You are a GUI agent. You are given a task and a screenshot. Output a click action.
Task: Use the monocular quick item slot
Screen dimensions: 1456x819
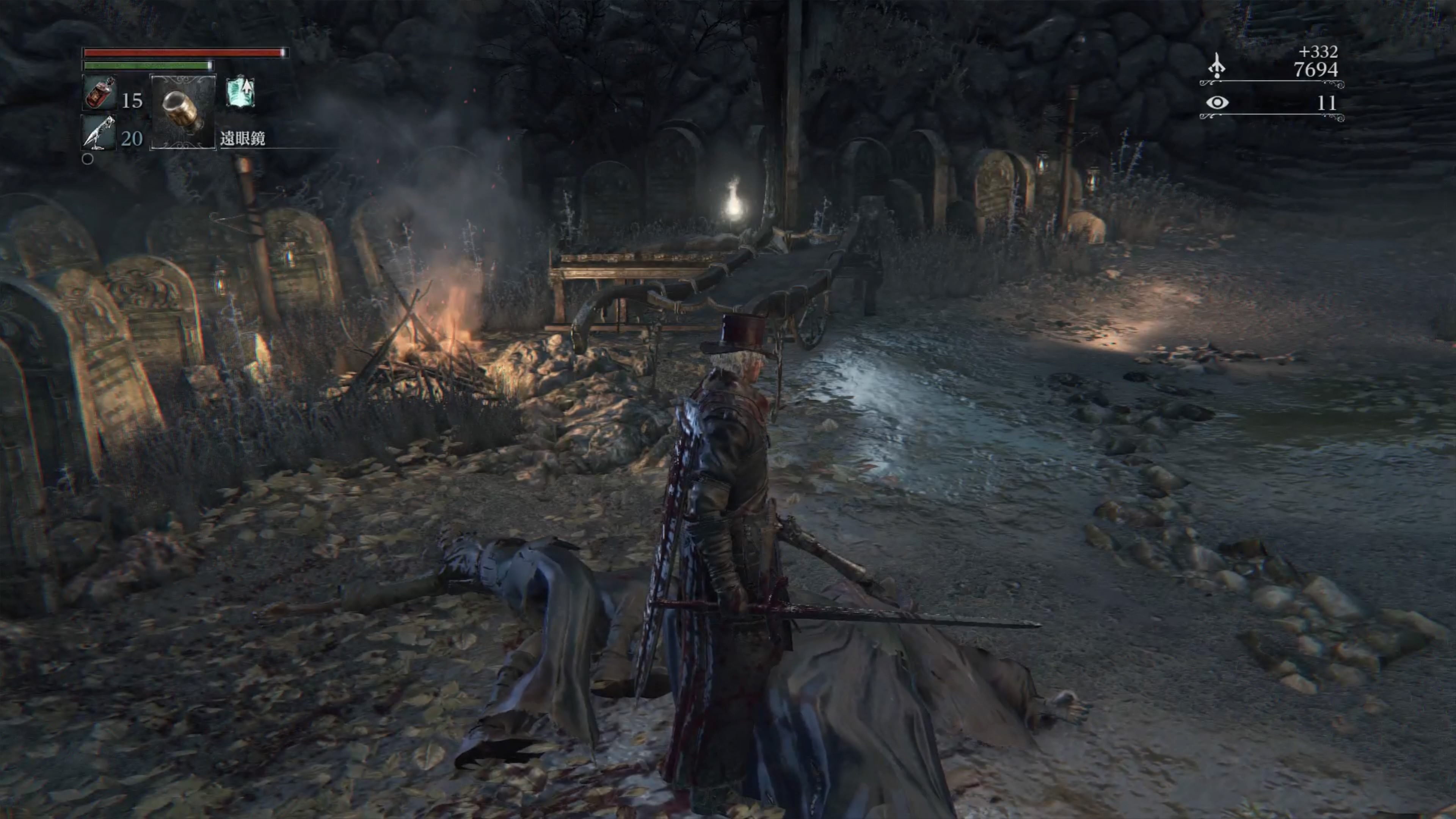pos(183,112)
